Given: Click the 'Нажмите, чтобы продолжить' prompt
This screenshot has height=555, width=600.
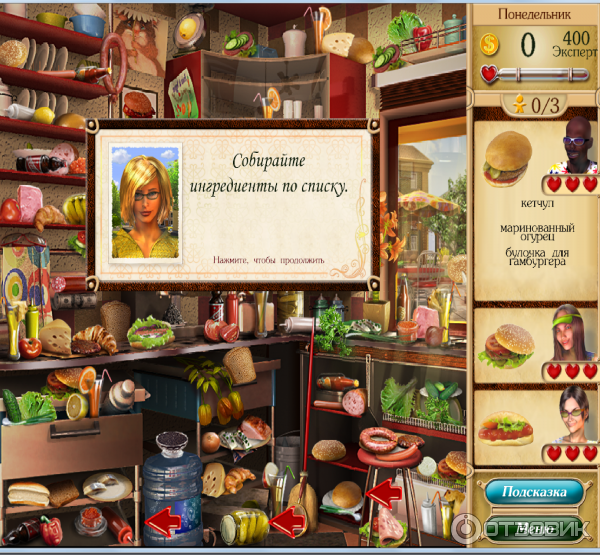Looking at the screenshot, I should (268, 260).
